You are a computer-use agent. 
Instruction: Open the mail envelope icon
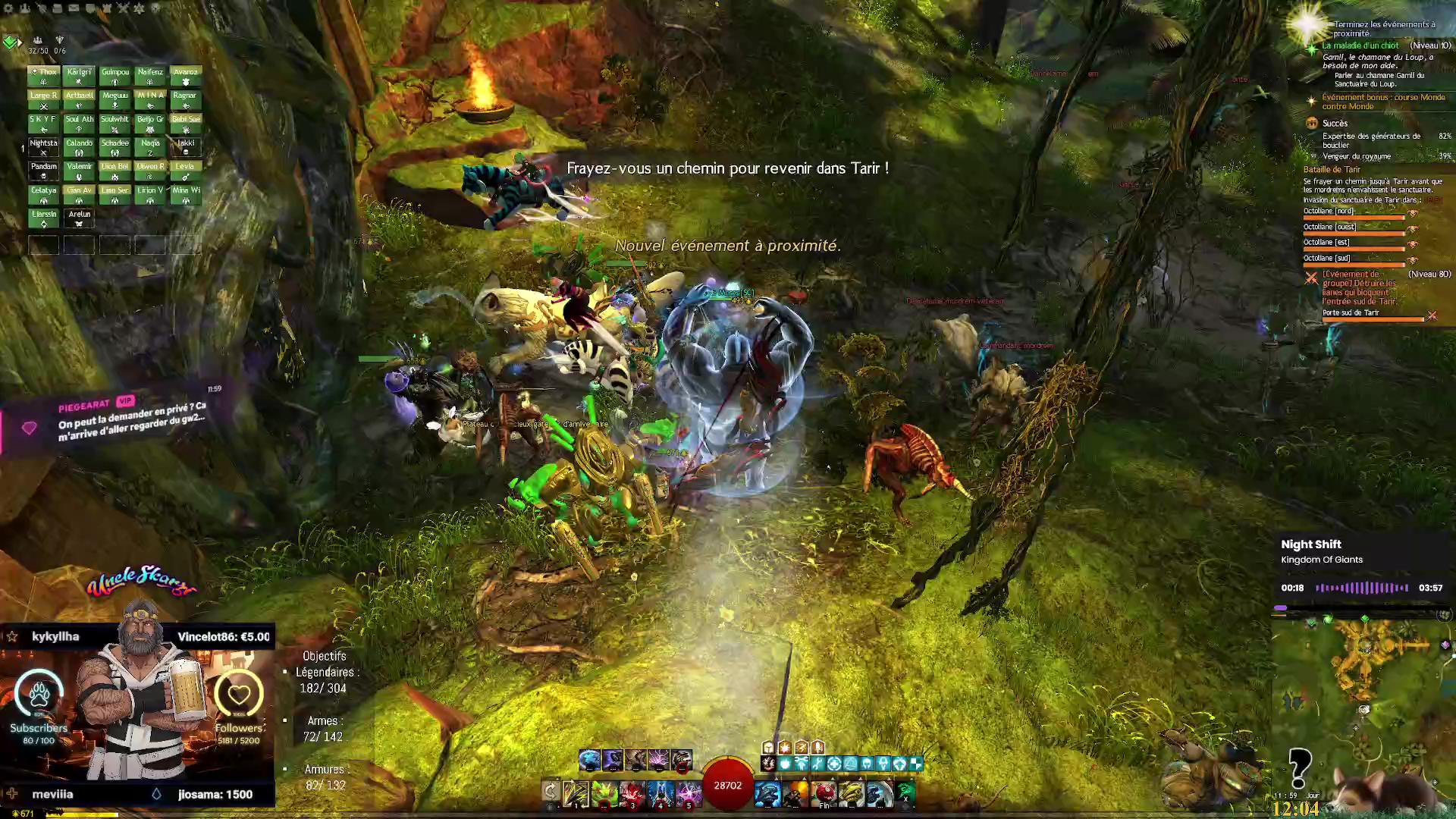pos(74,8)
